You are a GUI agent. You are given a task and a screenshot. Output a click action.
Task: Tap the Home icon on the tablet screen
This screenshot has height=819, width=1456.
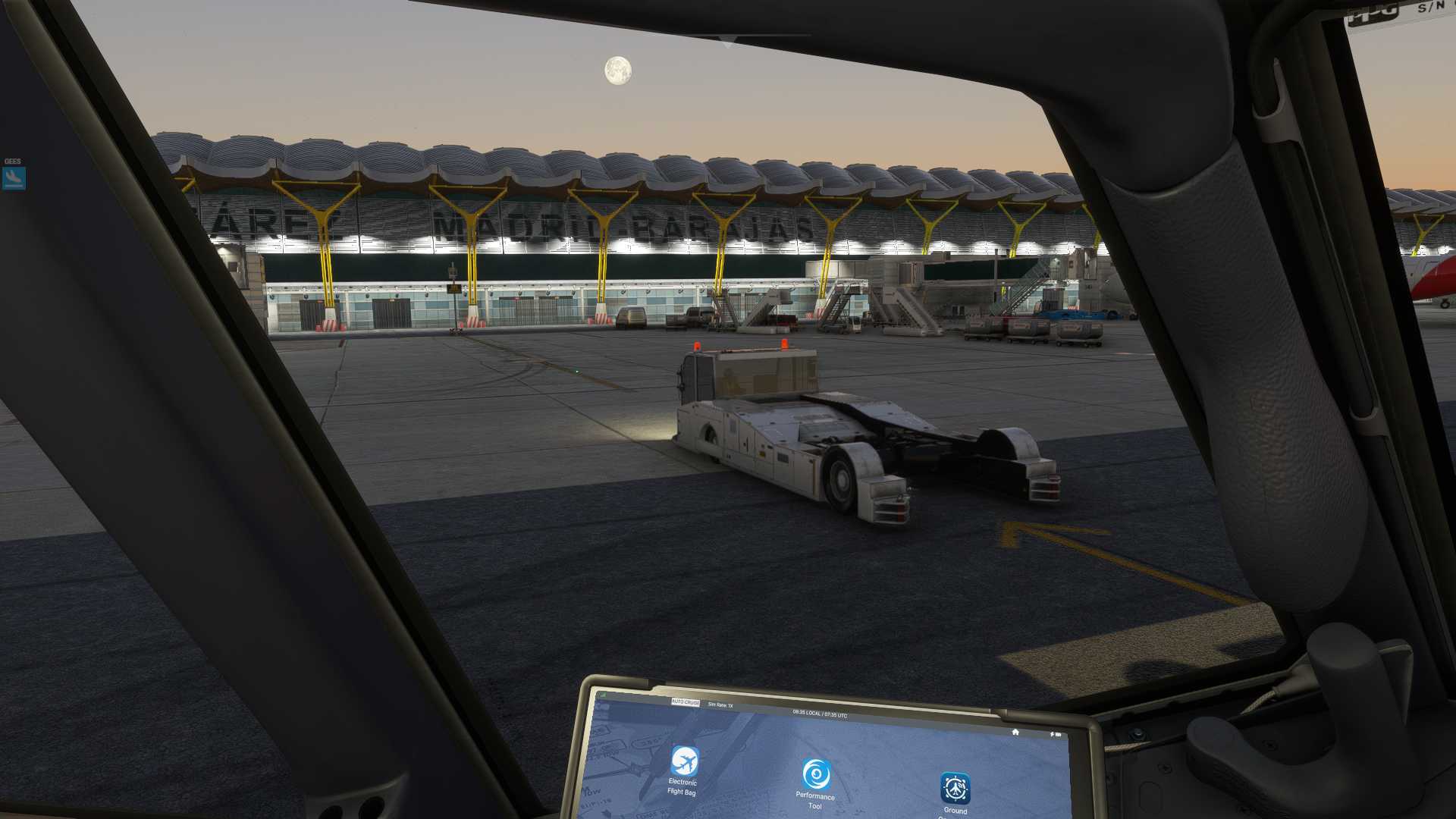coord(1015,733)
